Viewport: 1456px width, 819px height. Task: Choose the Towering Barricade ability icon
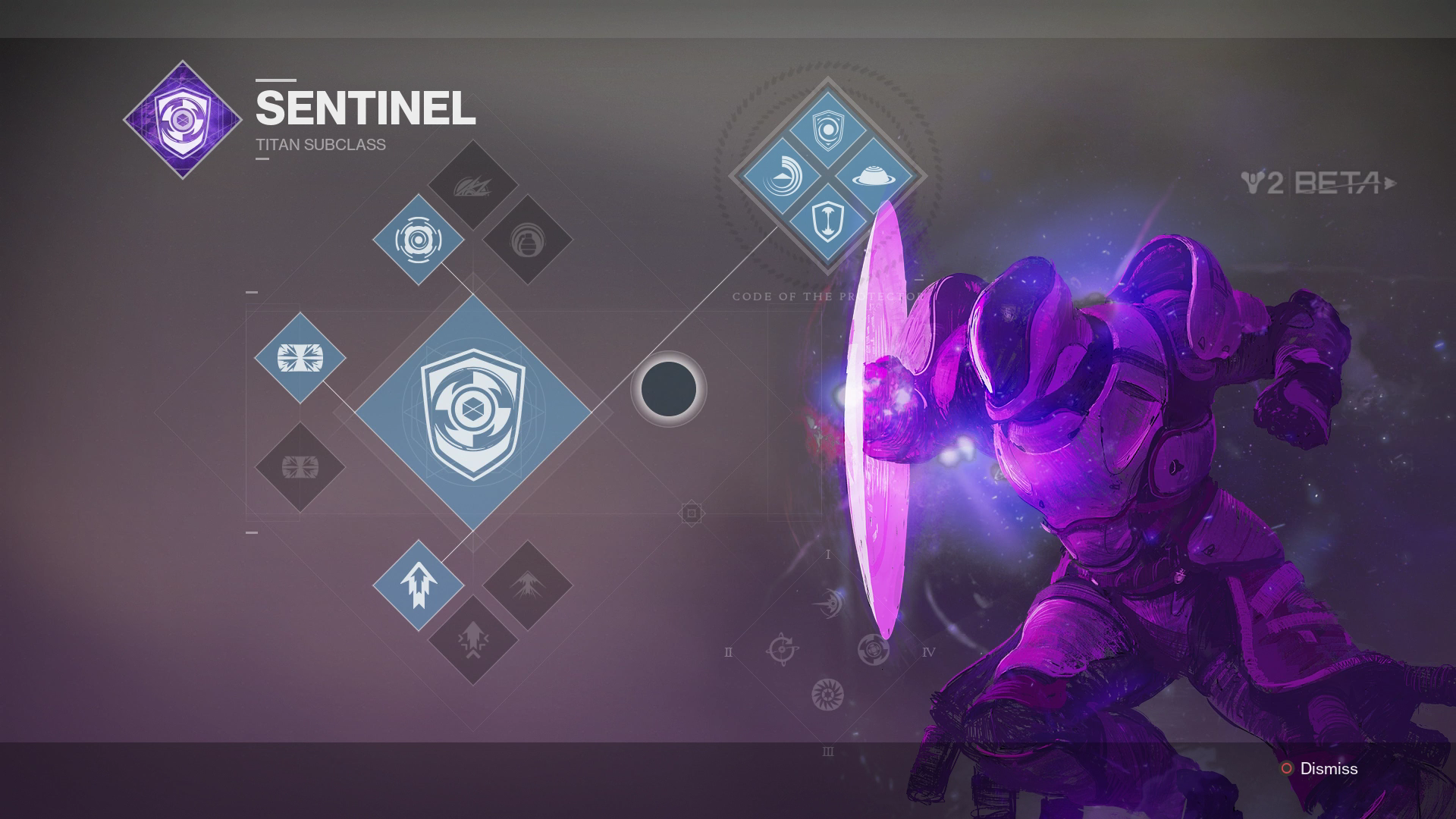[x=301, y=356]
